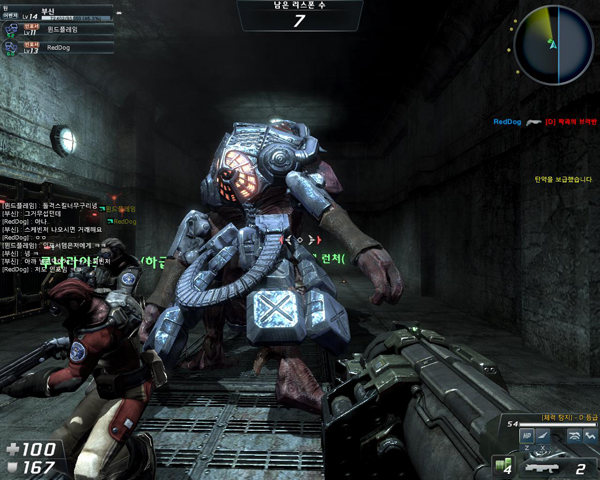Select the HP skill icon
The image size is (600, 480).
(x=526, y=436)
